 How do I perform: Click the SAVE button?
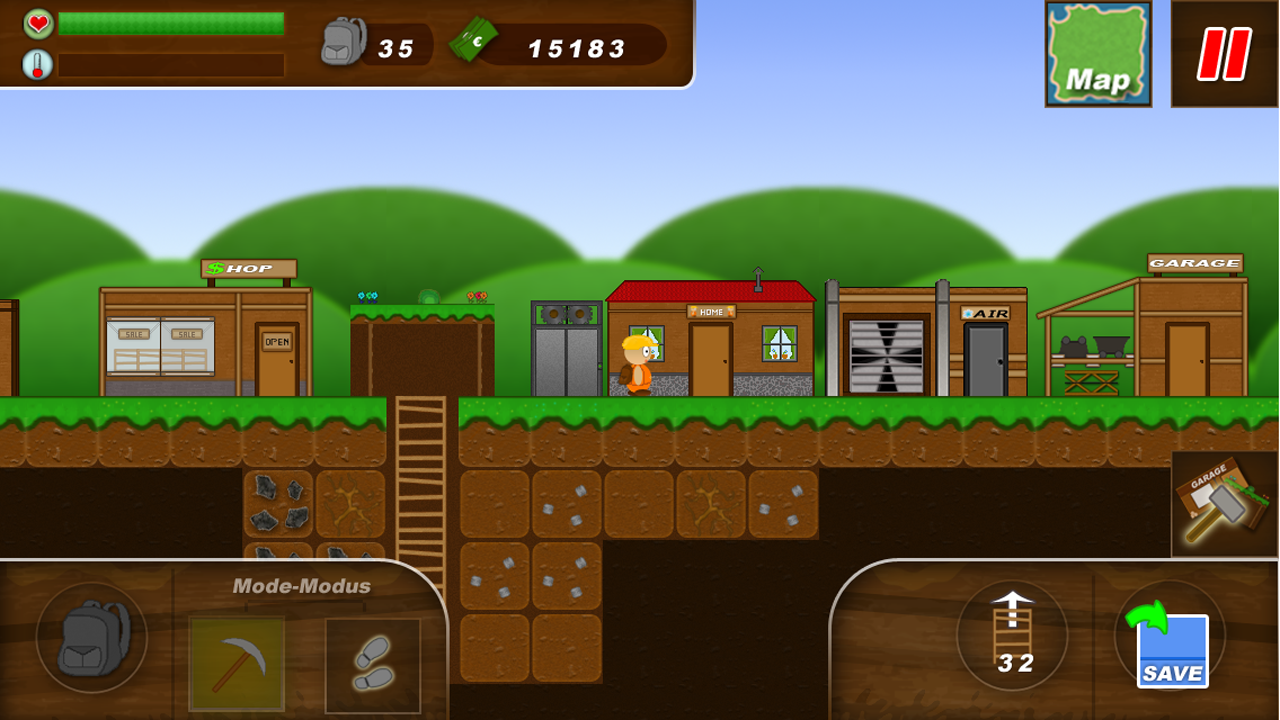(x=1170, y=650)
